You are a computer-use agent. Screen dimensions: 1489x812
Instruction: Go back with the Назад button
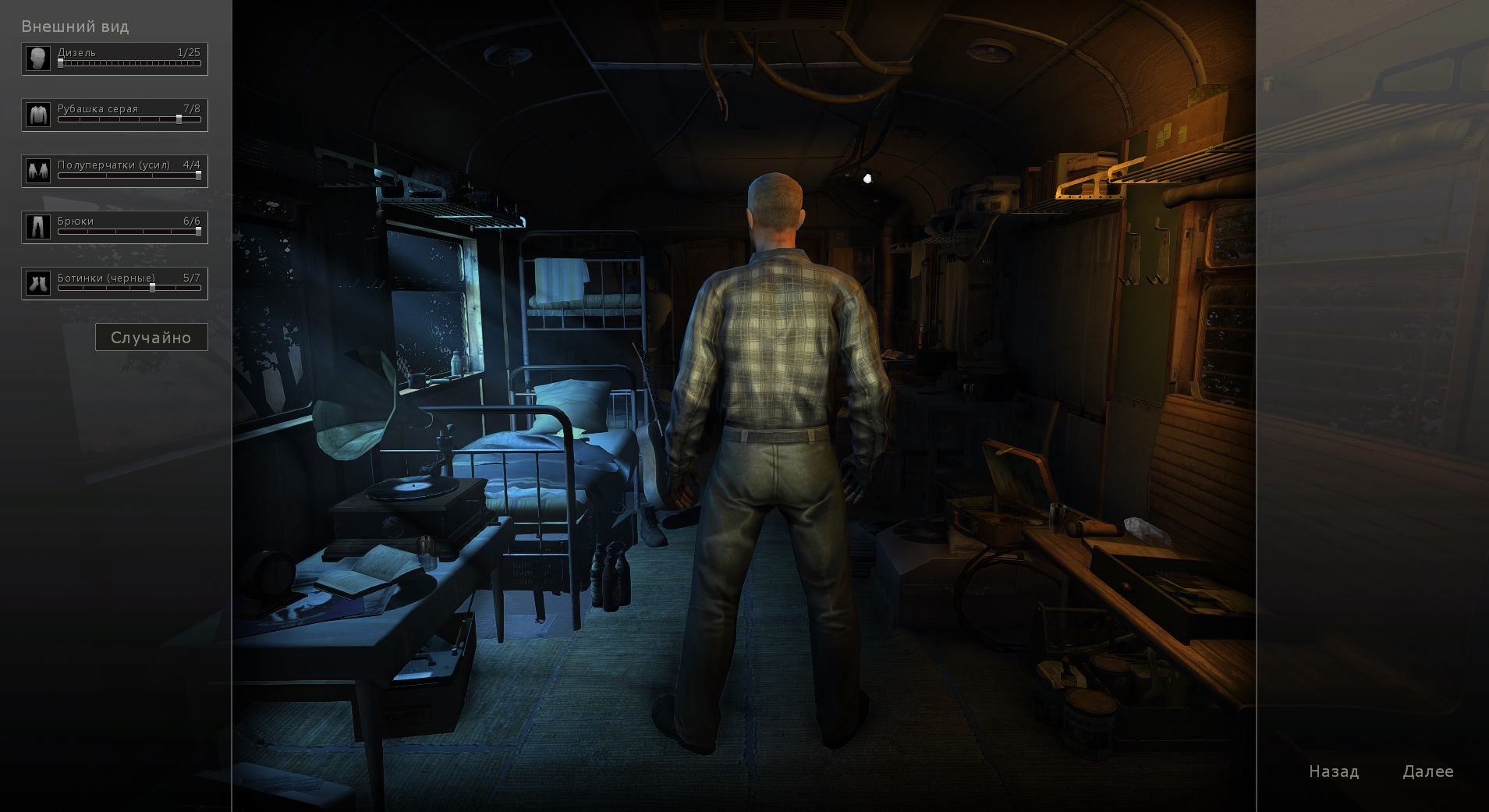1334,771
